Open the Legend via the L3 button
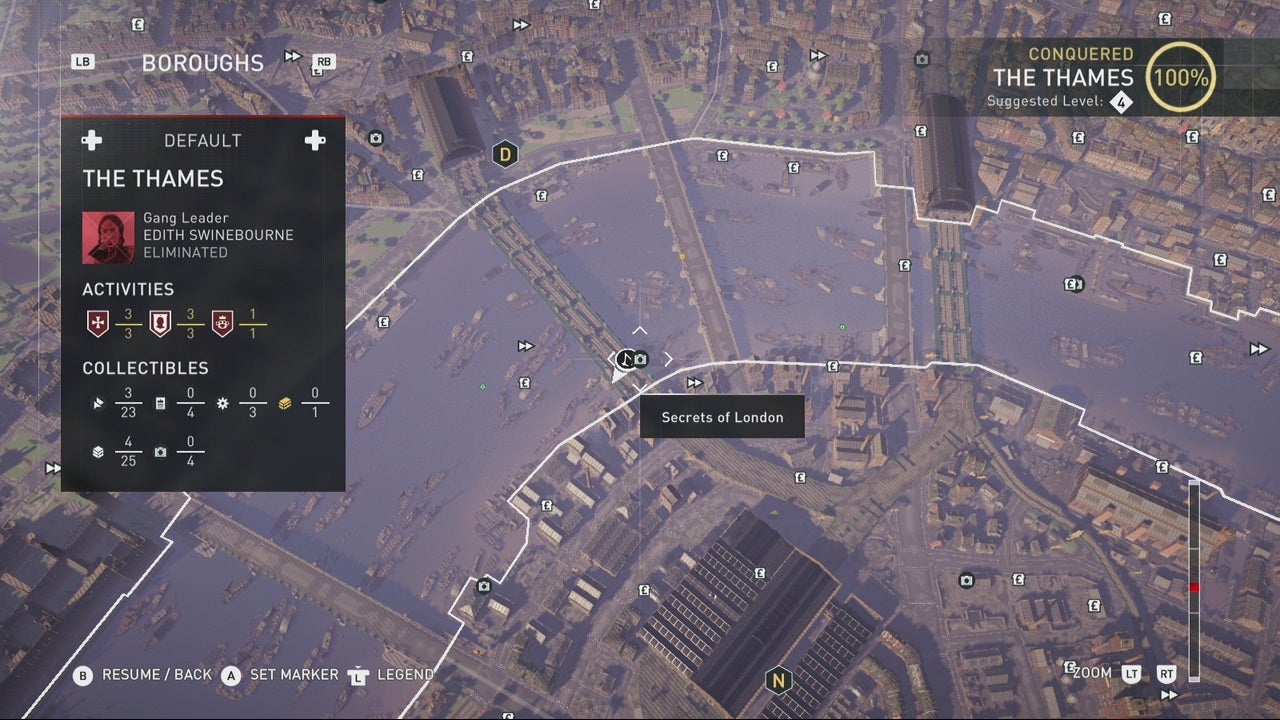Viewport: 1280px width, 720px height. pyautogui.click(x=355, y=675)
